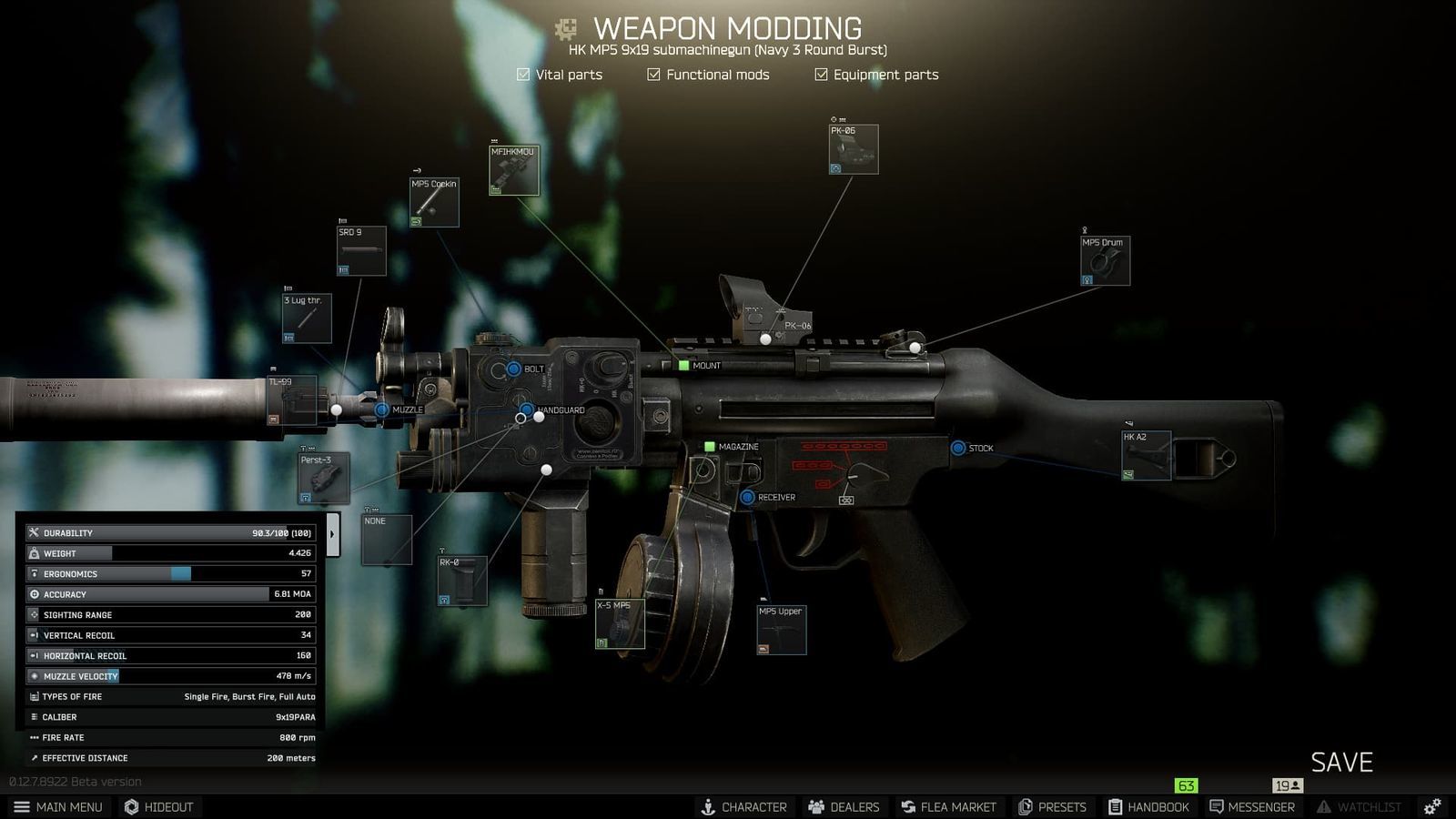
Task: Uncheck the Vital parts checkbox
Action: coord(523,75)
